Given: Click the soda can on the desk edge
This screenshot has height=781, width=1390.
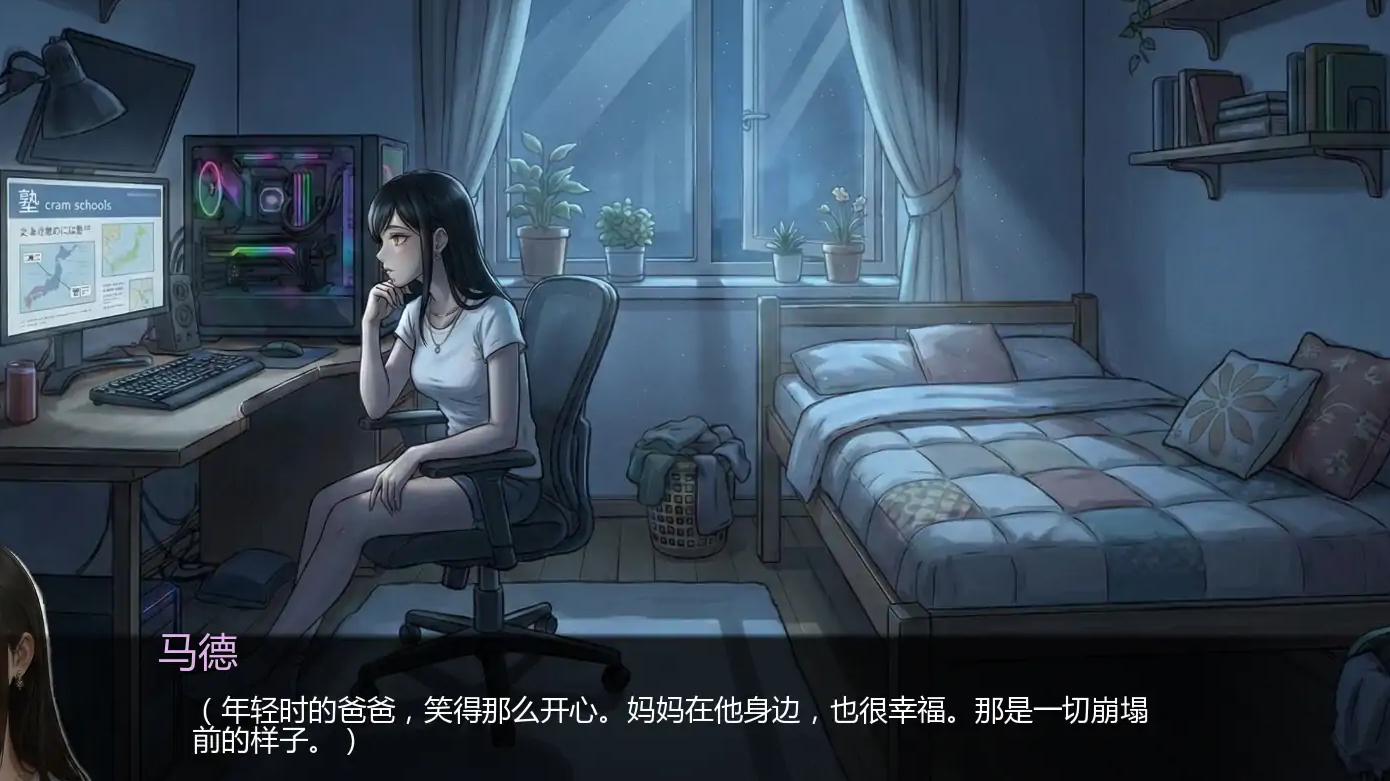Looking at the screenshot, I should [x=22, y=390].
